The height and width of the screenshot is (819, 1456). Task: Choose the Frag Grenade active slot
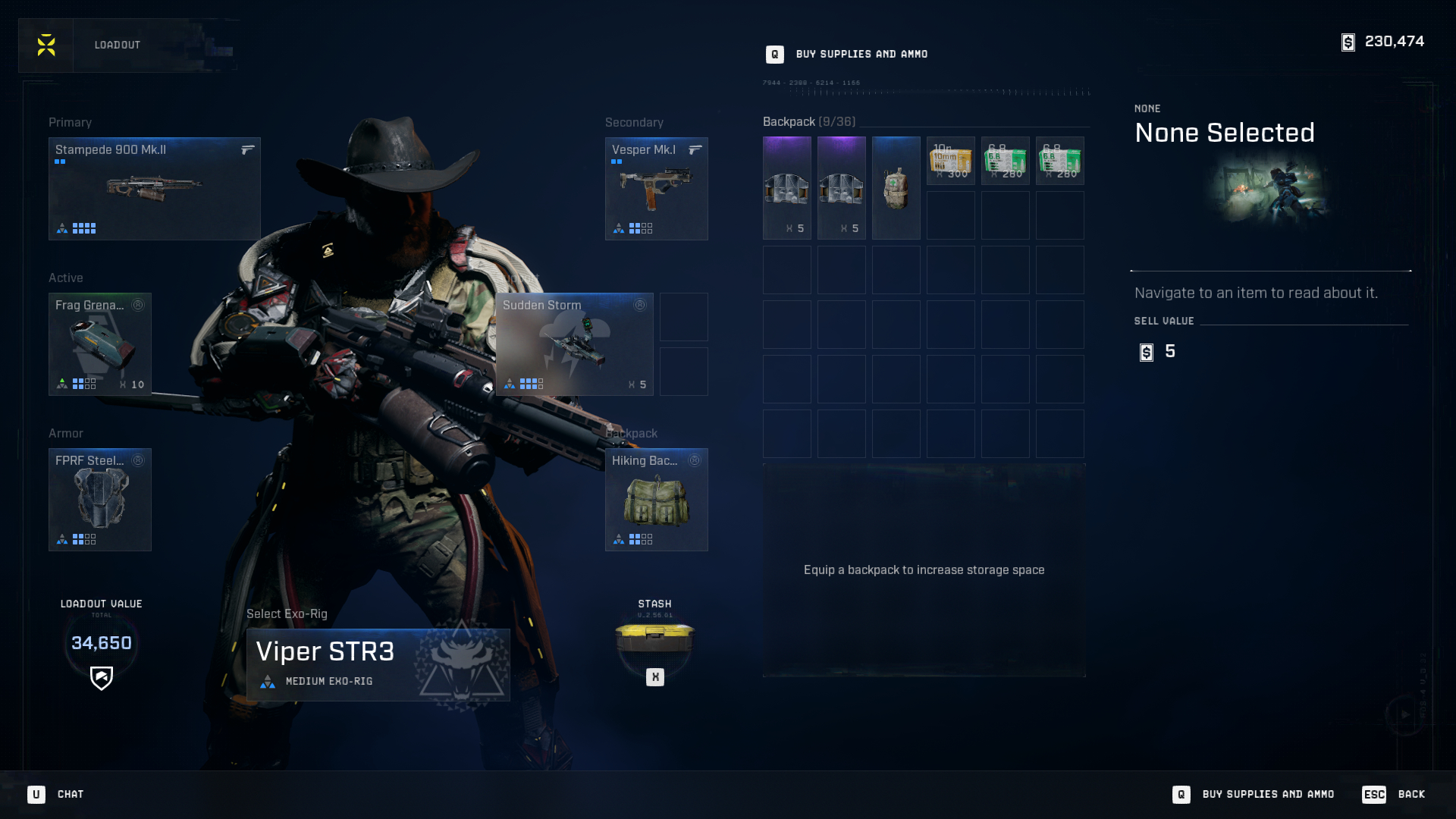click(x=99, y=344)
